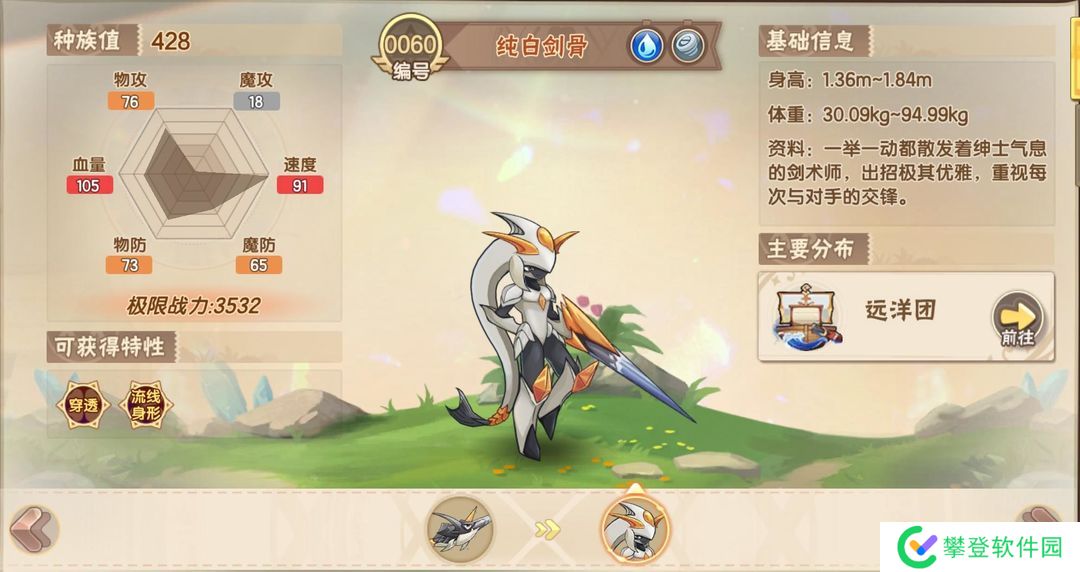Select the 穿透 trait badge
1080x572 pixels.
pyautogui.click(x=83, y=405)
